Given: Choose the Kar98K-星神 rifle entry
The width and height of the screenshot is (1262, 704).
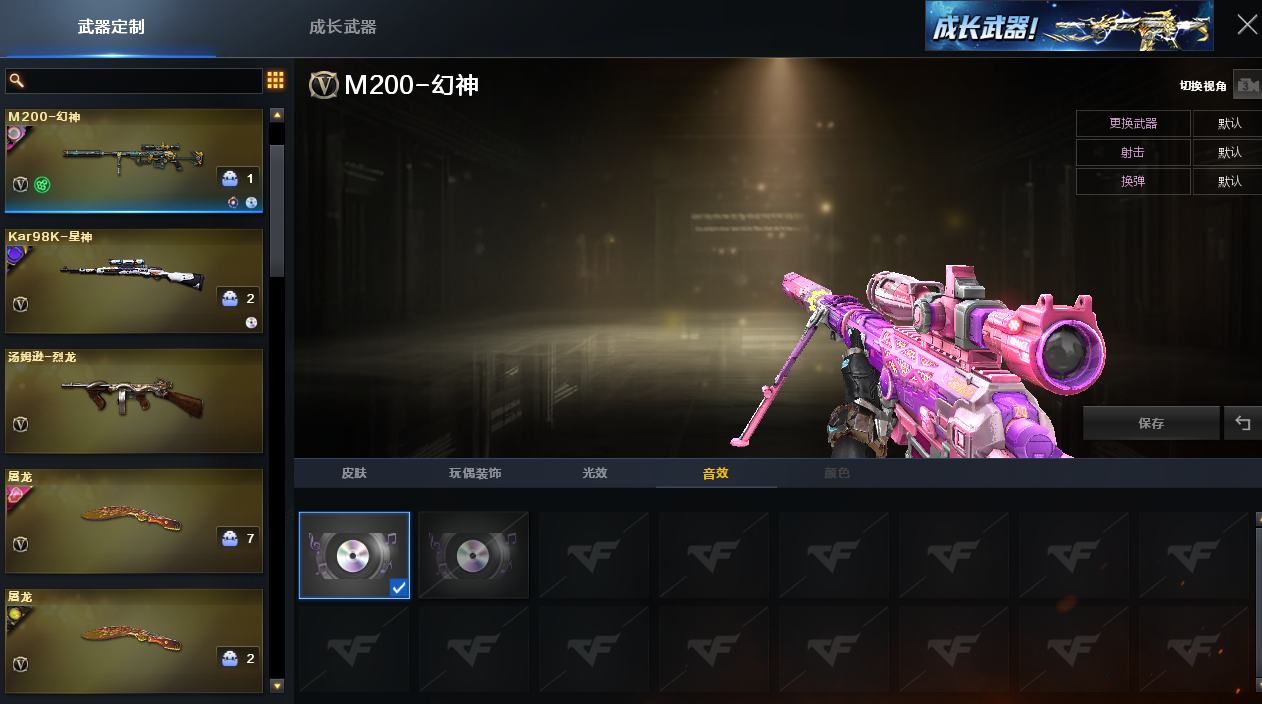Looking at the screenshot, I should point(134,281).
